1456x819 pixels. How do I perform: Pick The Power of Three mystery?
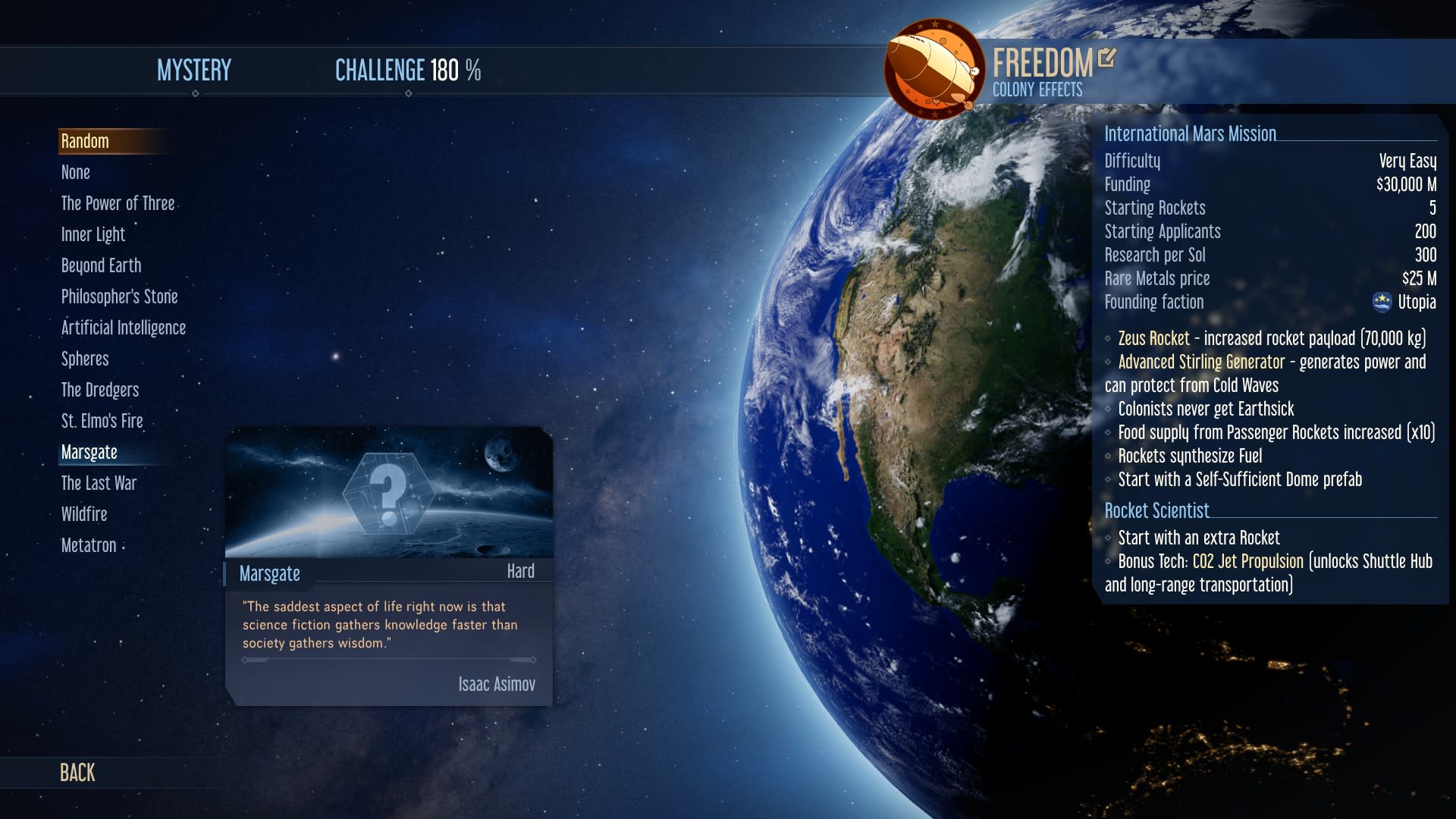point(118,203)
